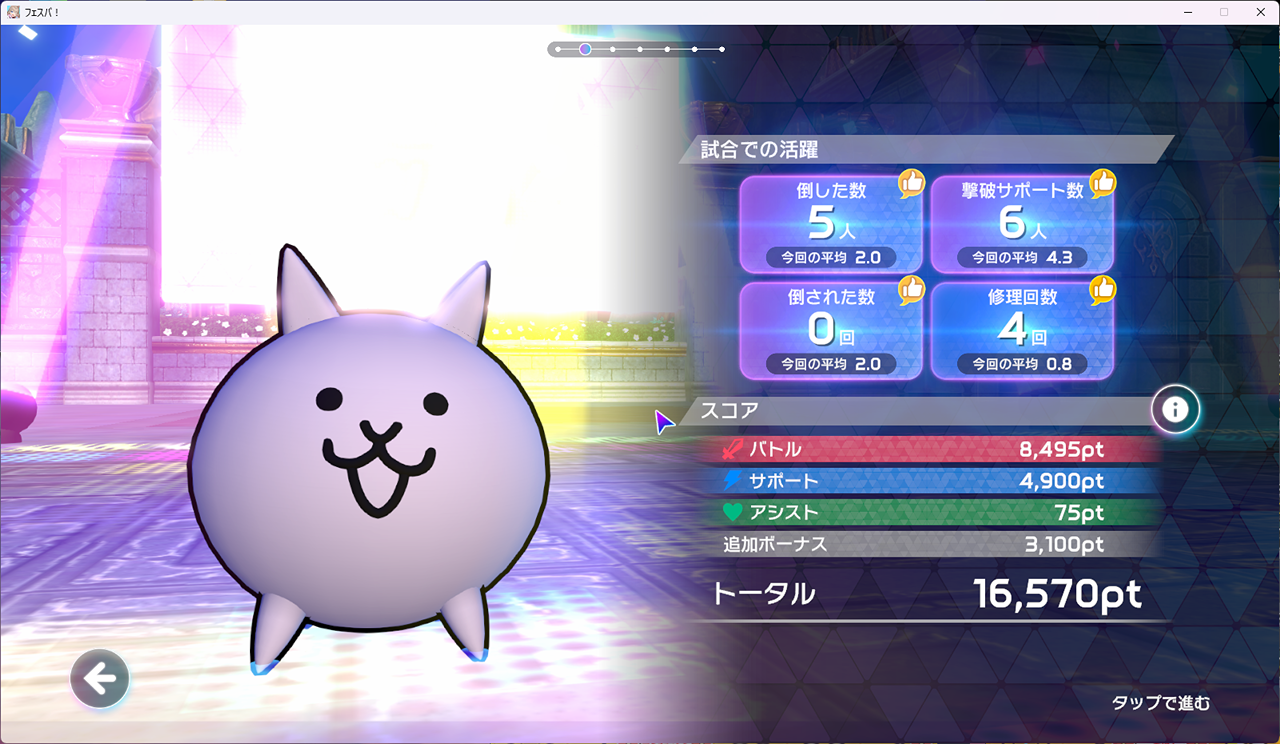The image size is (1280, 744).
Task: Close the game window
Action: (1257, 12)
